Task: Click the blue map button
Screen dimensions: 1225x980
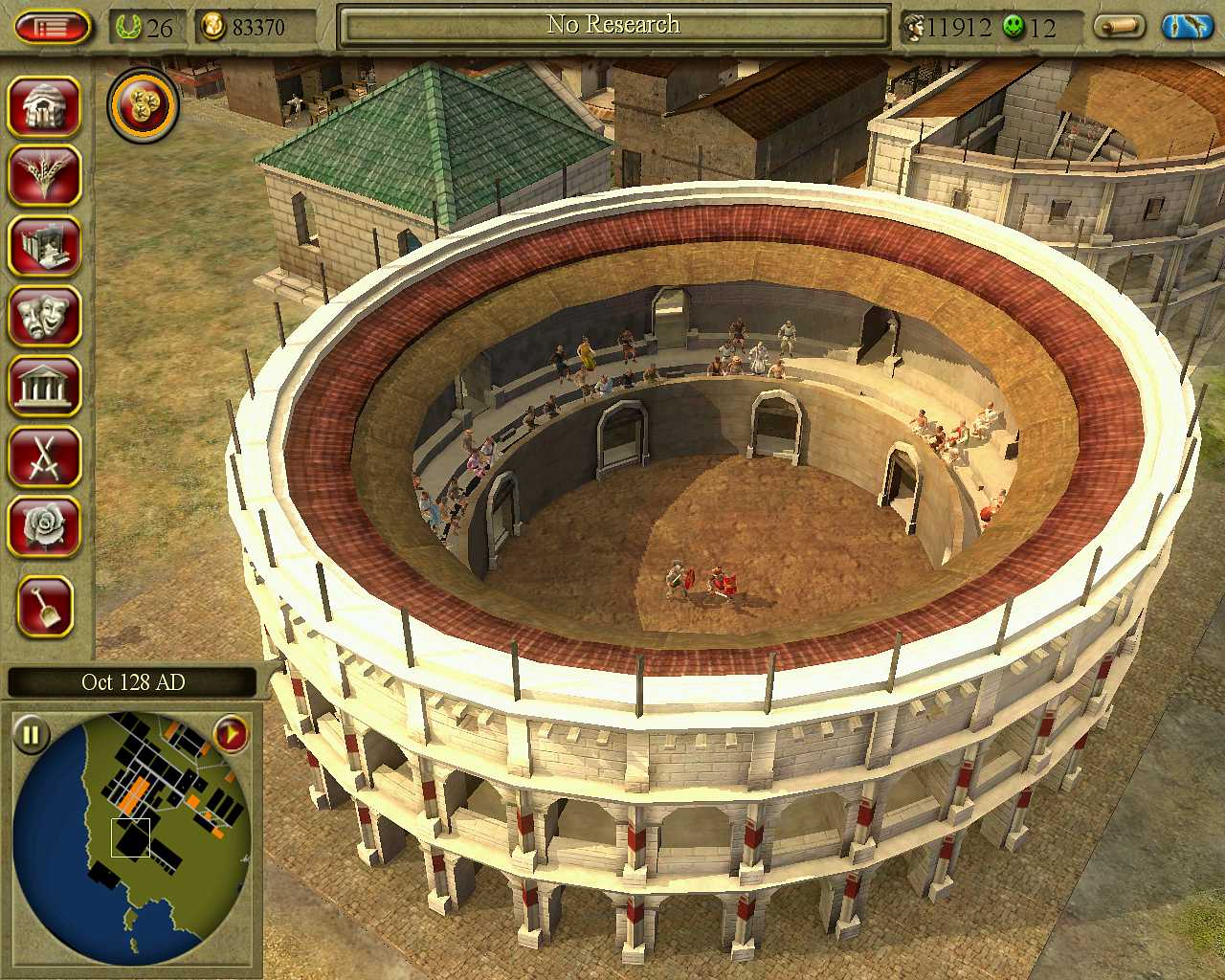Action: tap(1187, 27)
